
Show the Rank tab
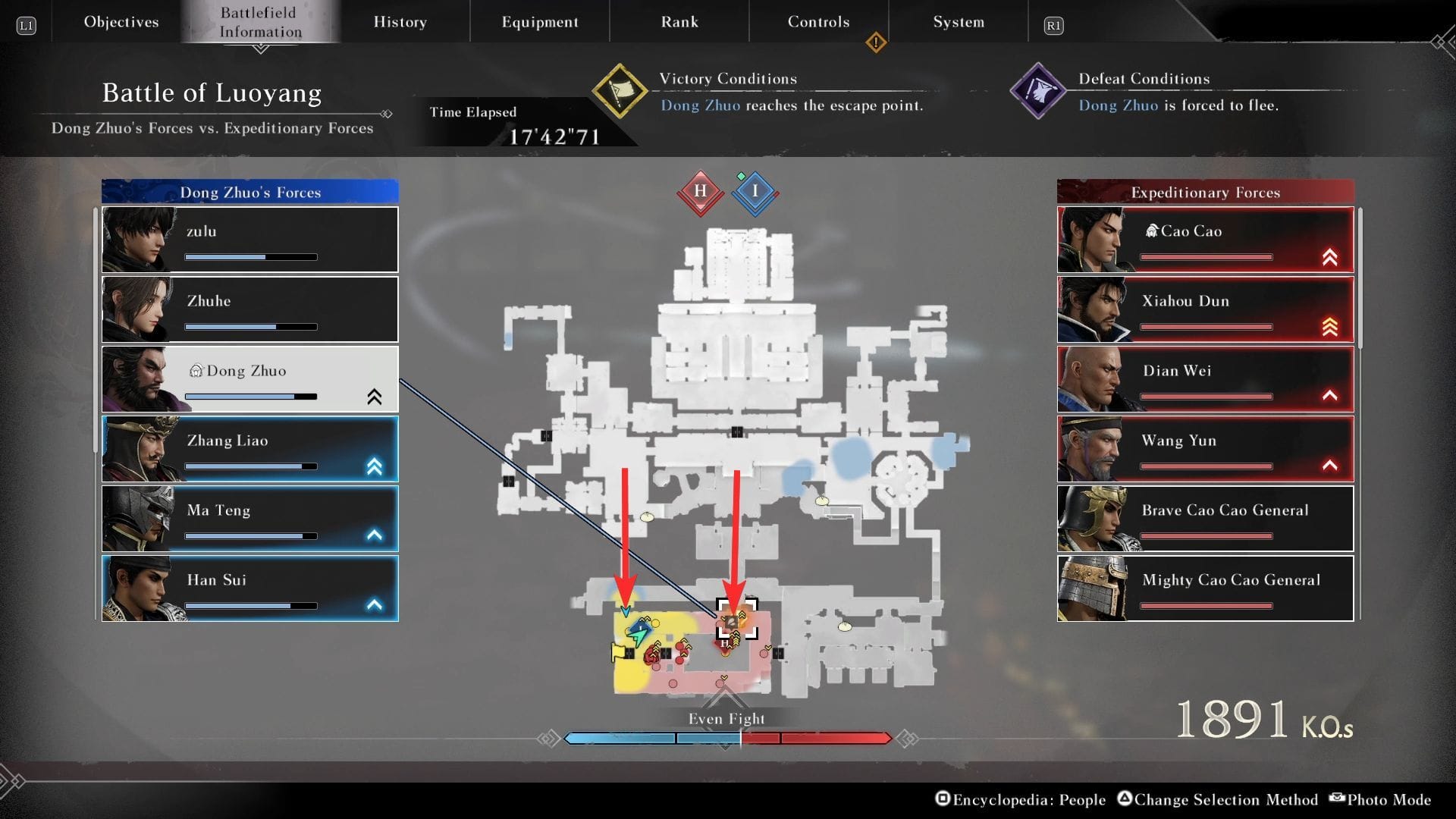(x=679, y=22)
